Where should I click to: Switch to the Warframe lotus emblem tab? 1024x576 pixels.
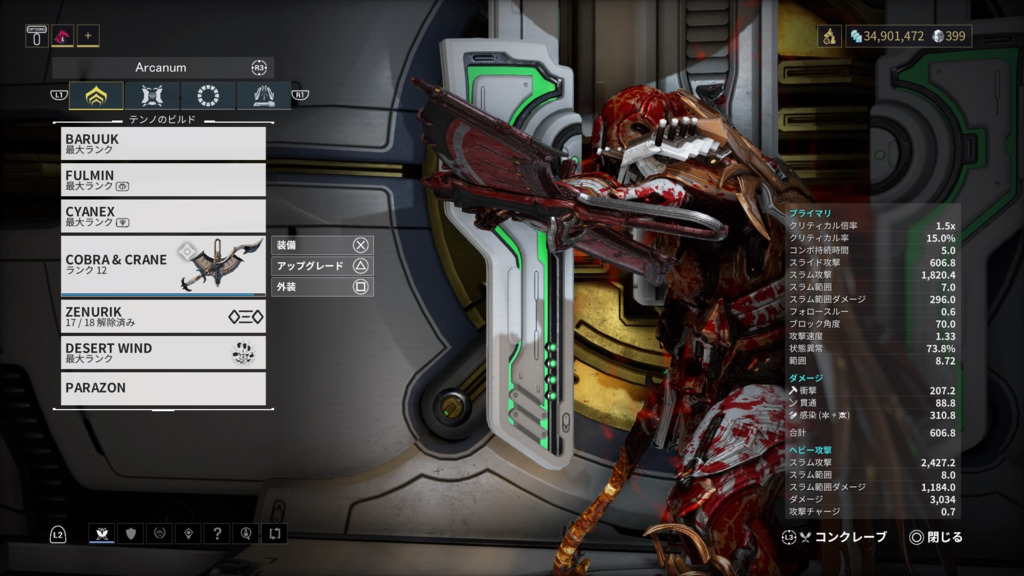[x=96, y=96]
